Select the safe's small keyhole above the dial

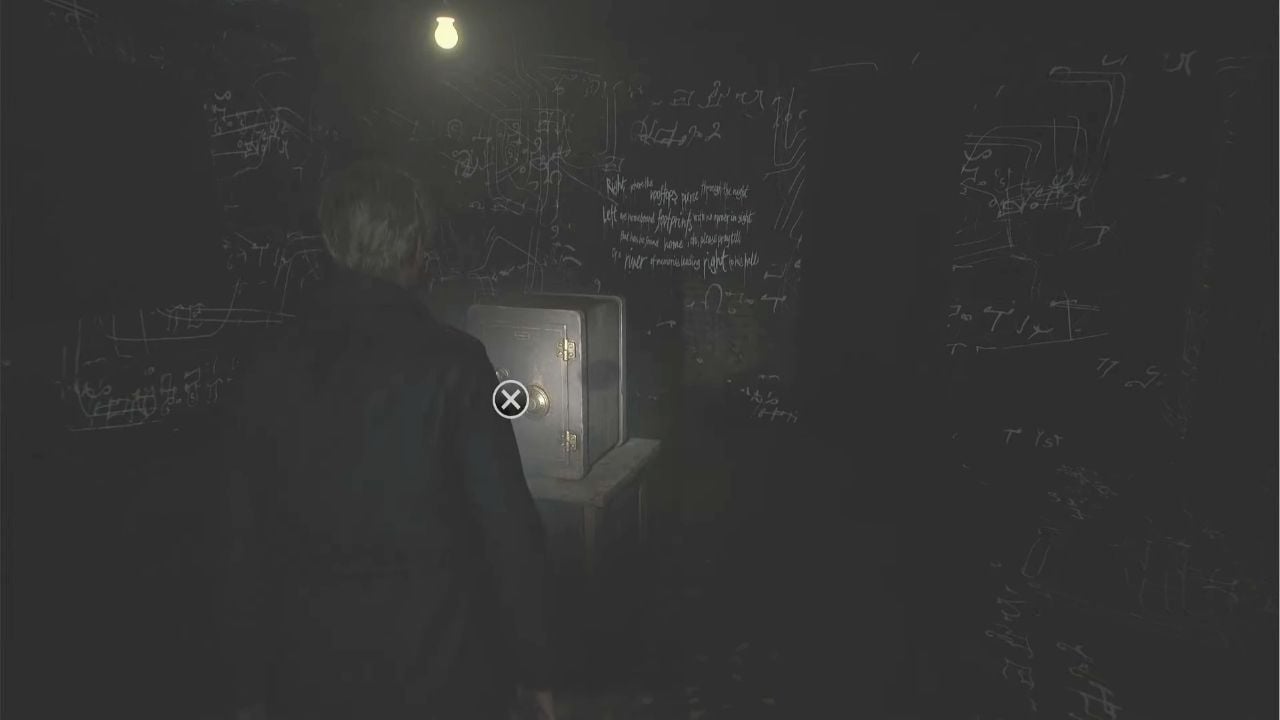503,371
